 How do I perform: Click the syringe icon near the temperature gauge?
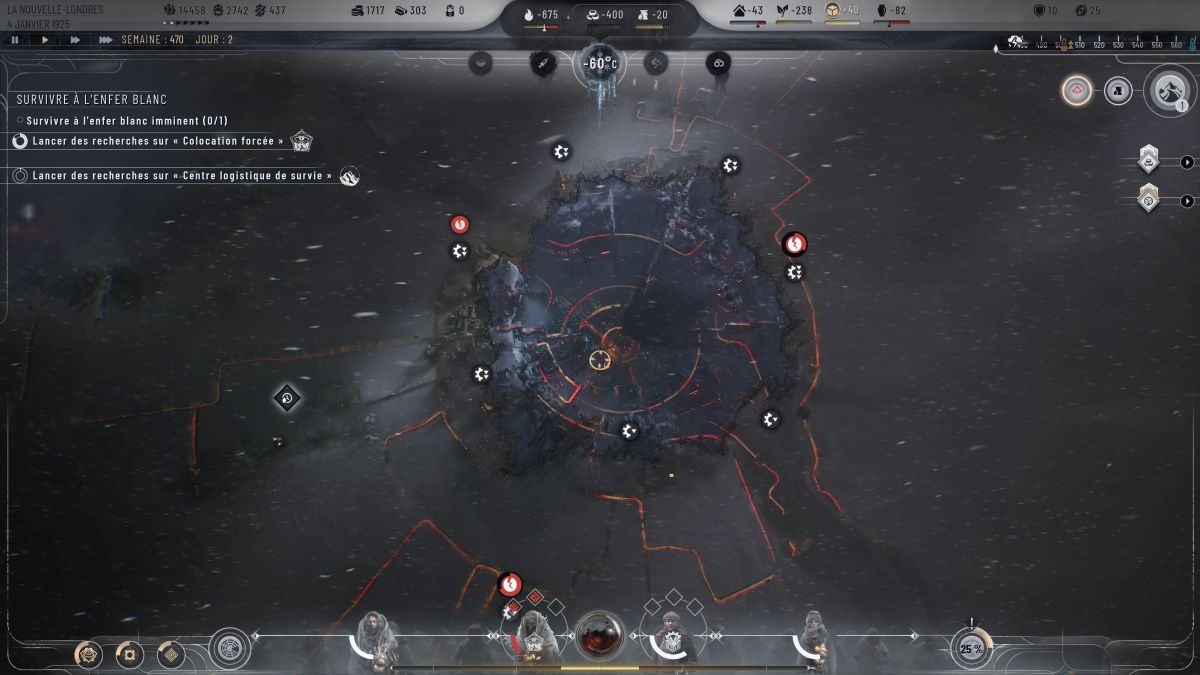(542, 63)
